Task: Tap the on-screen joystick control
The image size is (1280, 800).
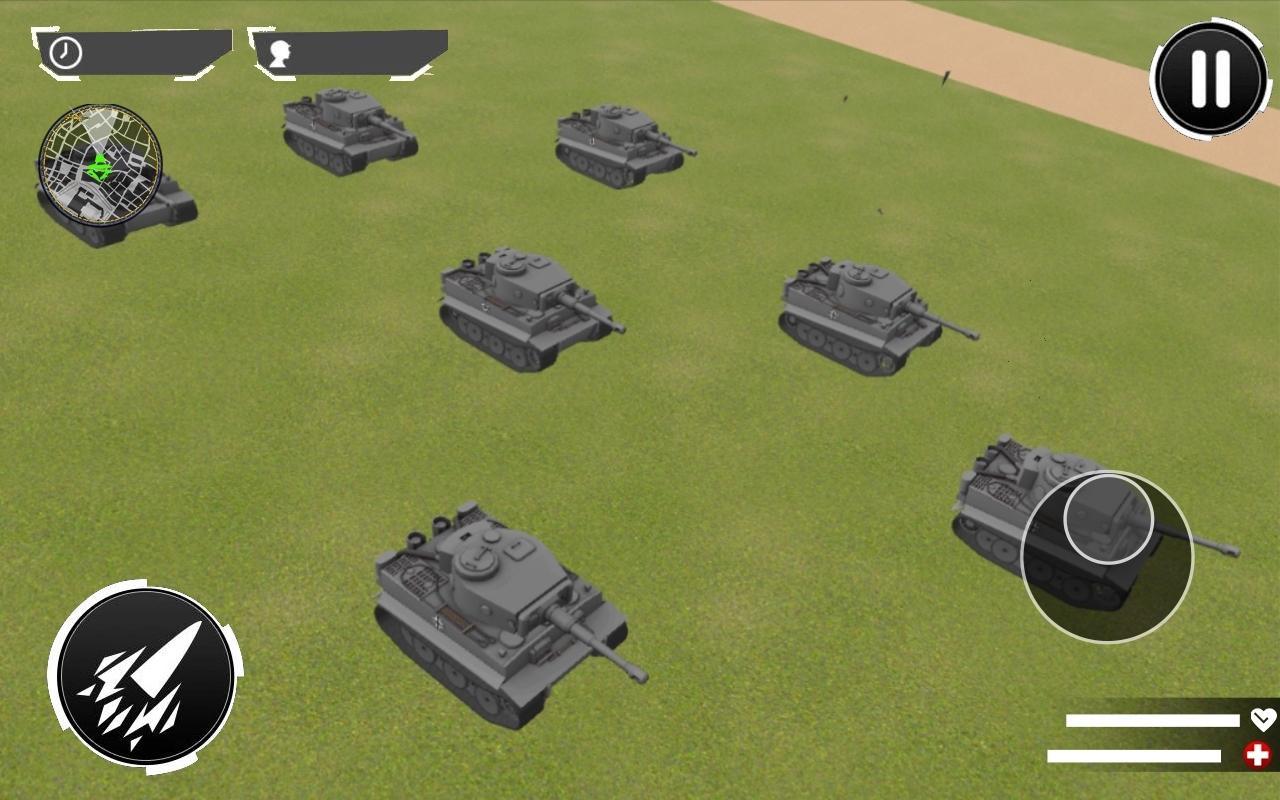Action: click(1106, 555)
